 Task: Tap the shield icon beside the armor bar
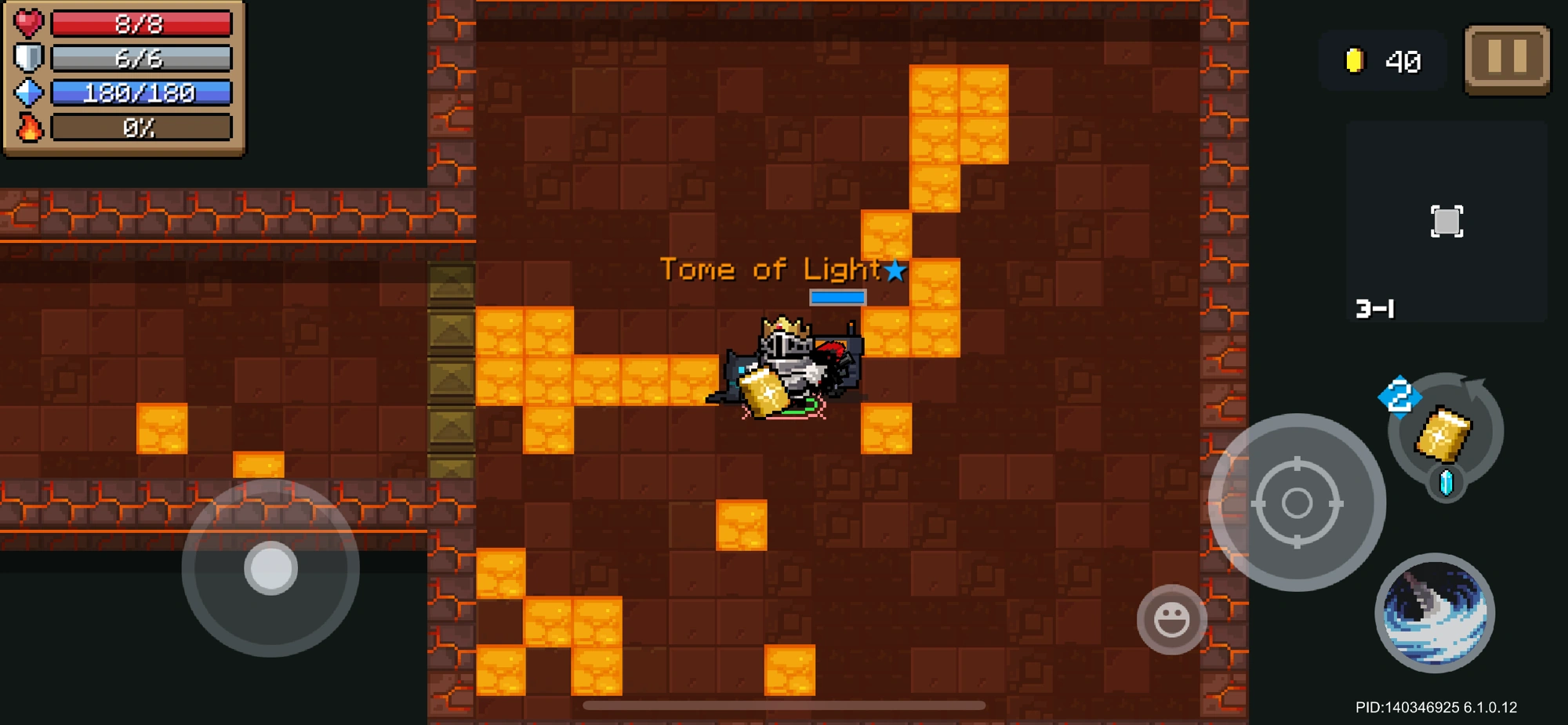28,57
